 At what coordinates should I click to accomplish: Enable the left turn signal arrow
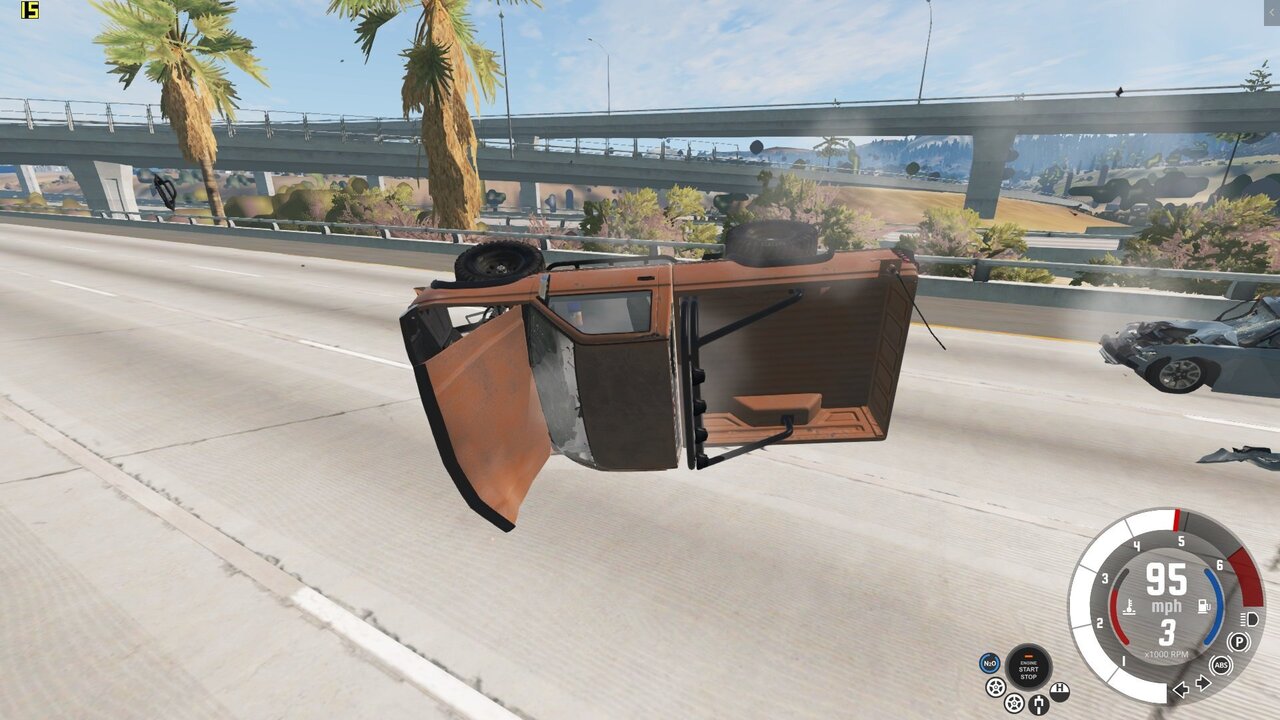click(1180, 690)
